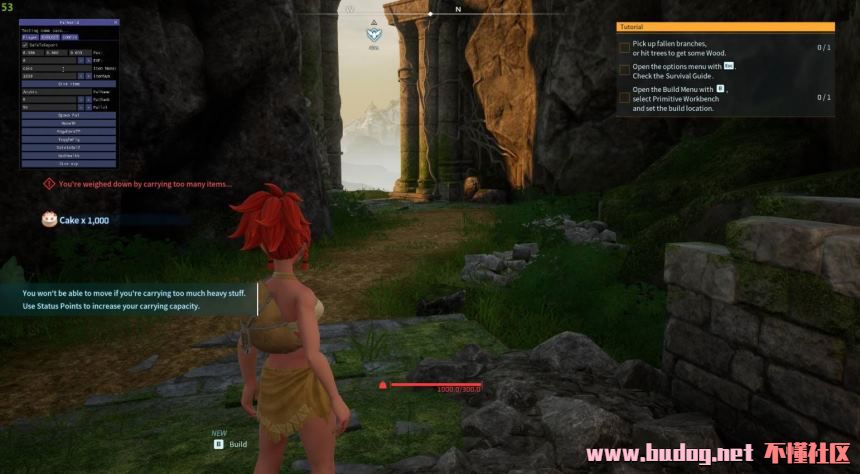Click the Spawn Pal button
The width and height of the screenshot is (860, 474).
(69, 115)
